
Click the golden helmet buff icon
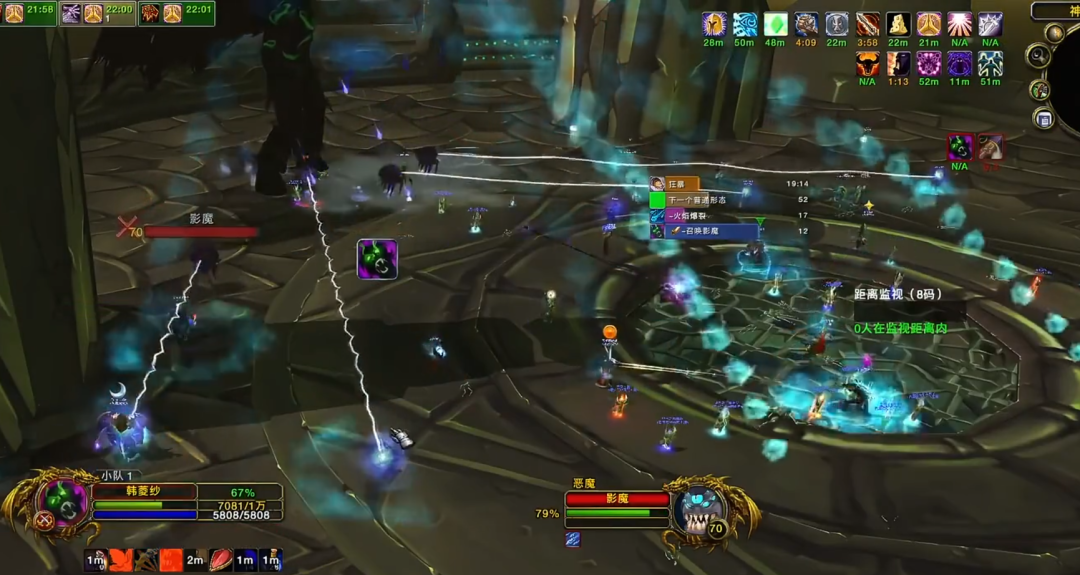(x=714, y=24)
